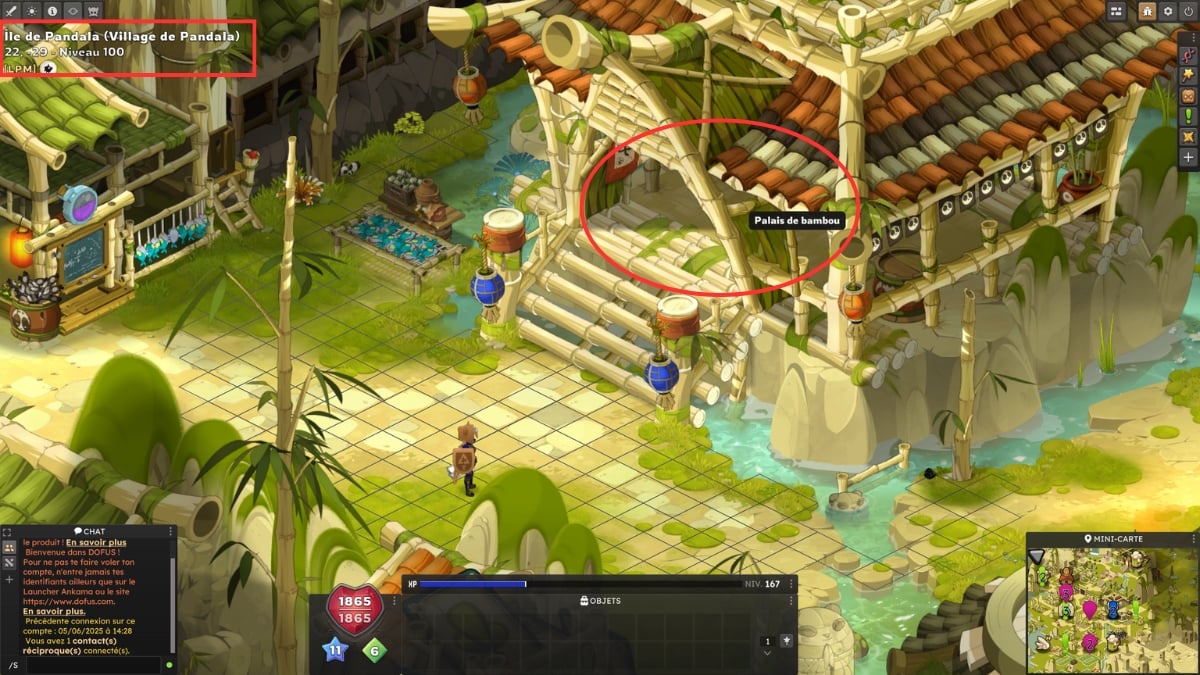Click the power button to quit

pos(1188,11)
